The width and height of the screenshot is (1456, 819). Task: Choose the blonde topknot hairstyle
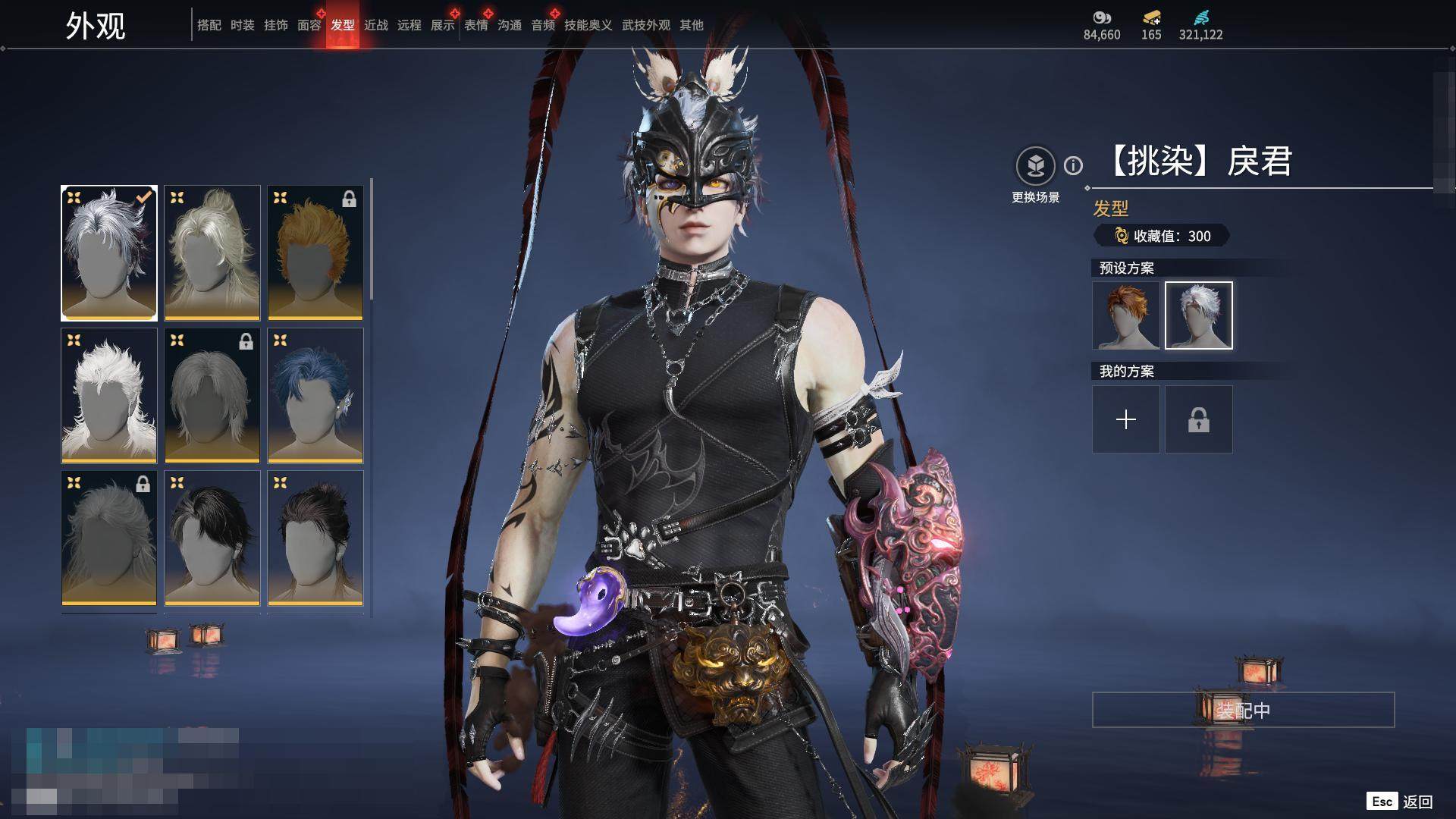(x=212, y=253)
